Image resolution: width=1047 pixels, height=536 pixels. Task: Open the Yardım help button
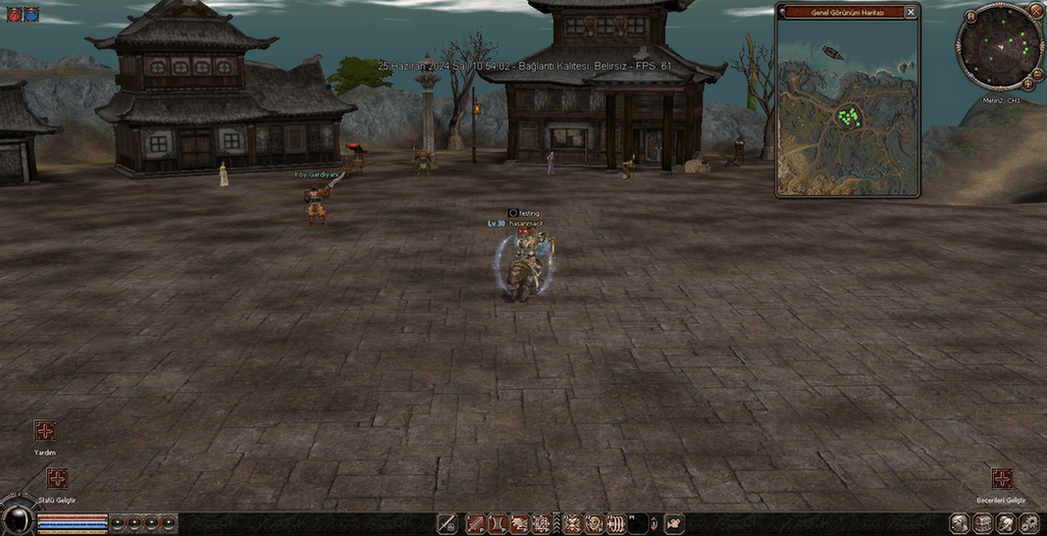tap(45, 431)
